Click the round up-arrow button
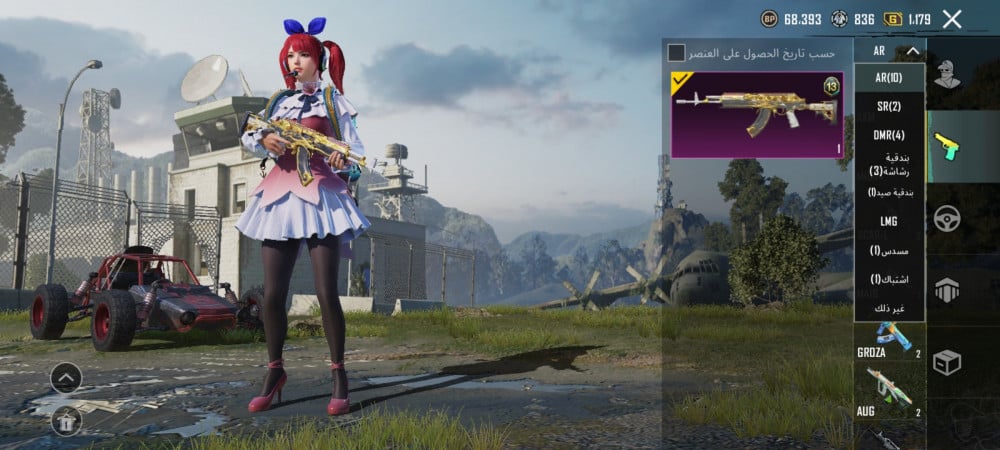The width and height of the screenshot is (1000, 450). [65, 377]
